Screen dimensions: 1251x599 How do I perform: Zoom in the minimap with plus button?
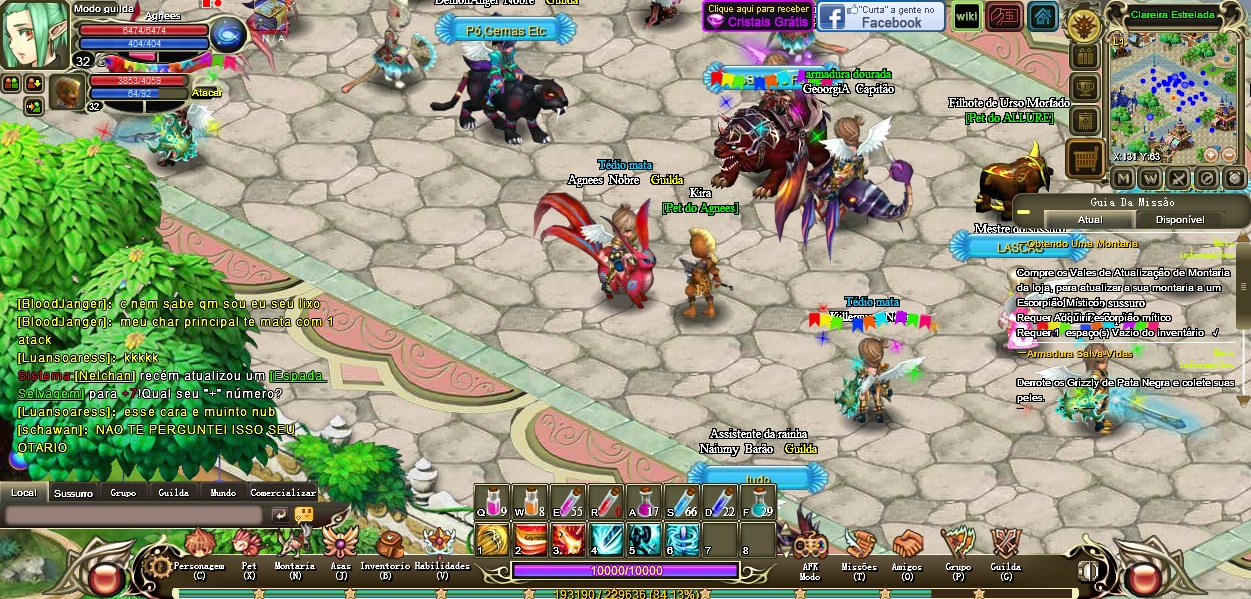pyautogui.click(x=1211, y=155)
